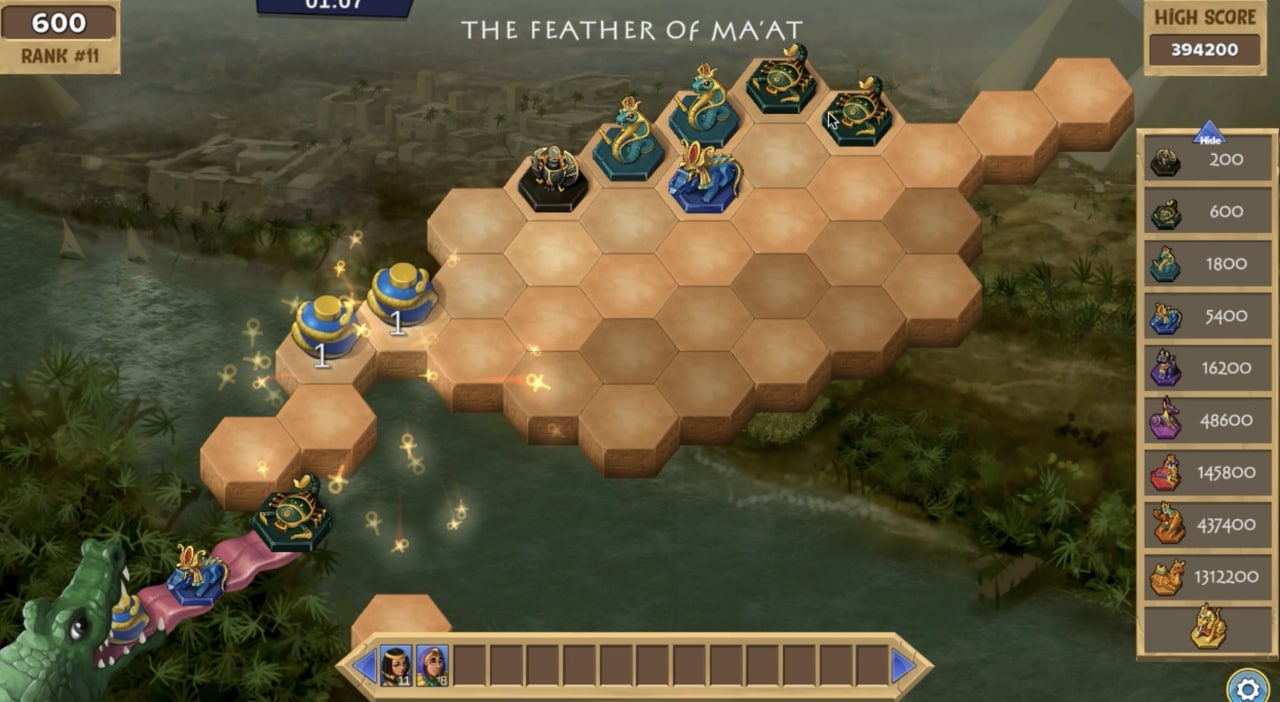This screenshot has height=702, width=1280.
Task: Click the Rank #11 score plaque
Action: (x=58, y=37)
